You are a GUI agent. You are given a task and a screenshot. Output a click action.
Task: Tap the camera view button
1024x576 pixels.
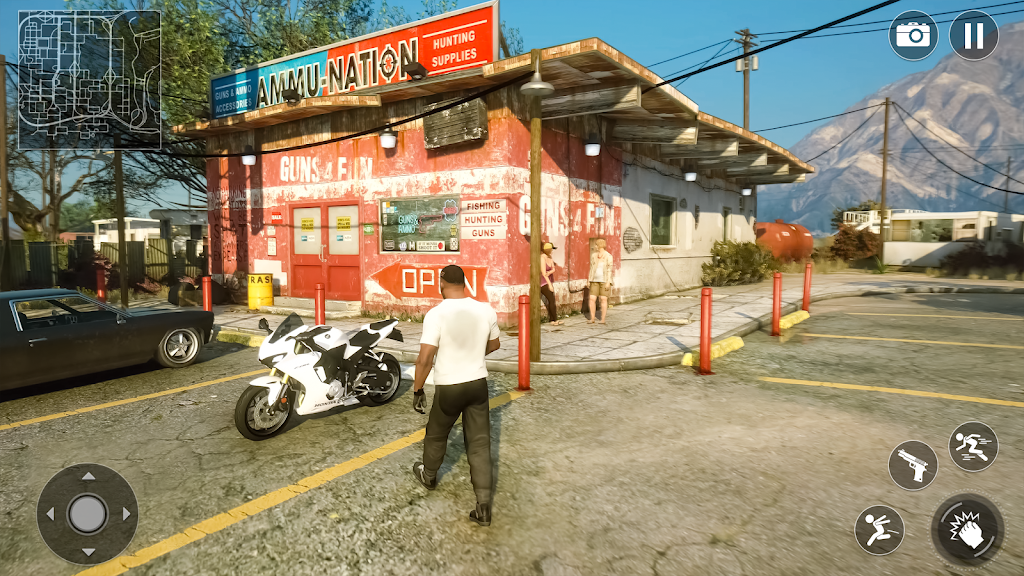912,36
